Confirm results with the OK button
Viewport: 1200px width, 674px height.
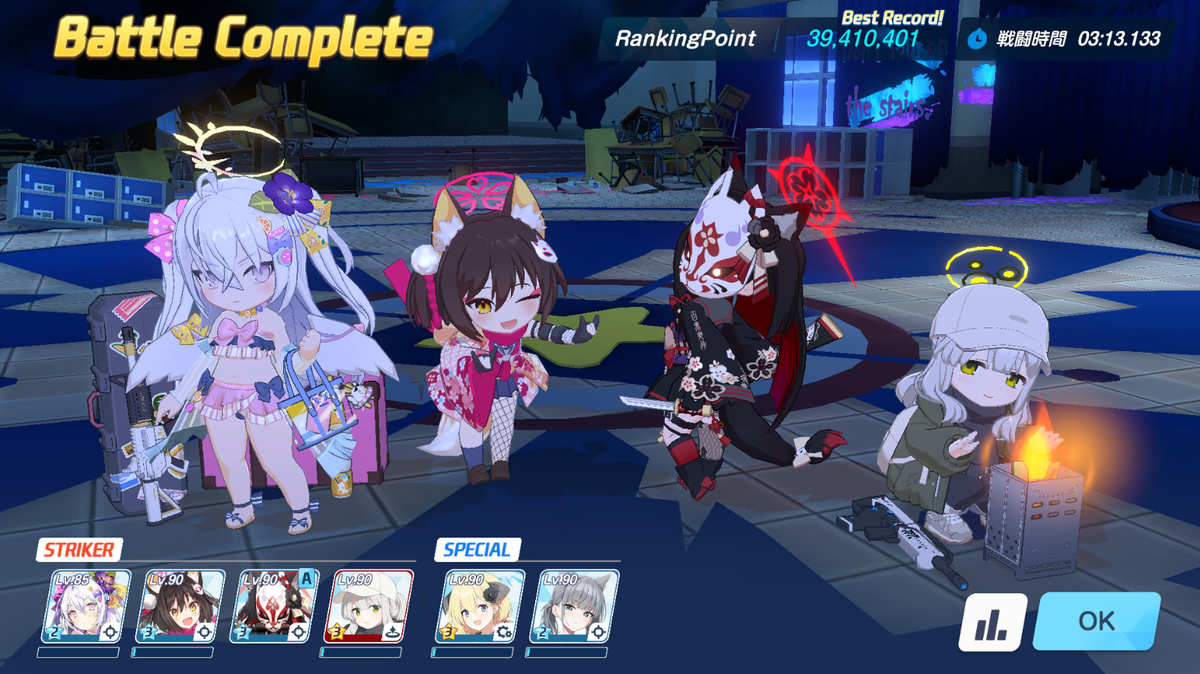click(1096, 621)
